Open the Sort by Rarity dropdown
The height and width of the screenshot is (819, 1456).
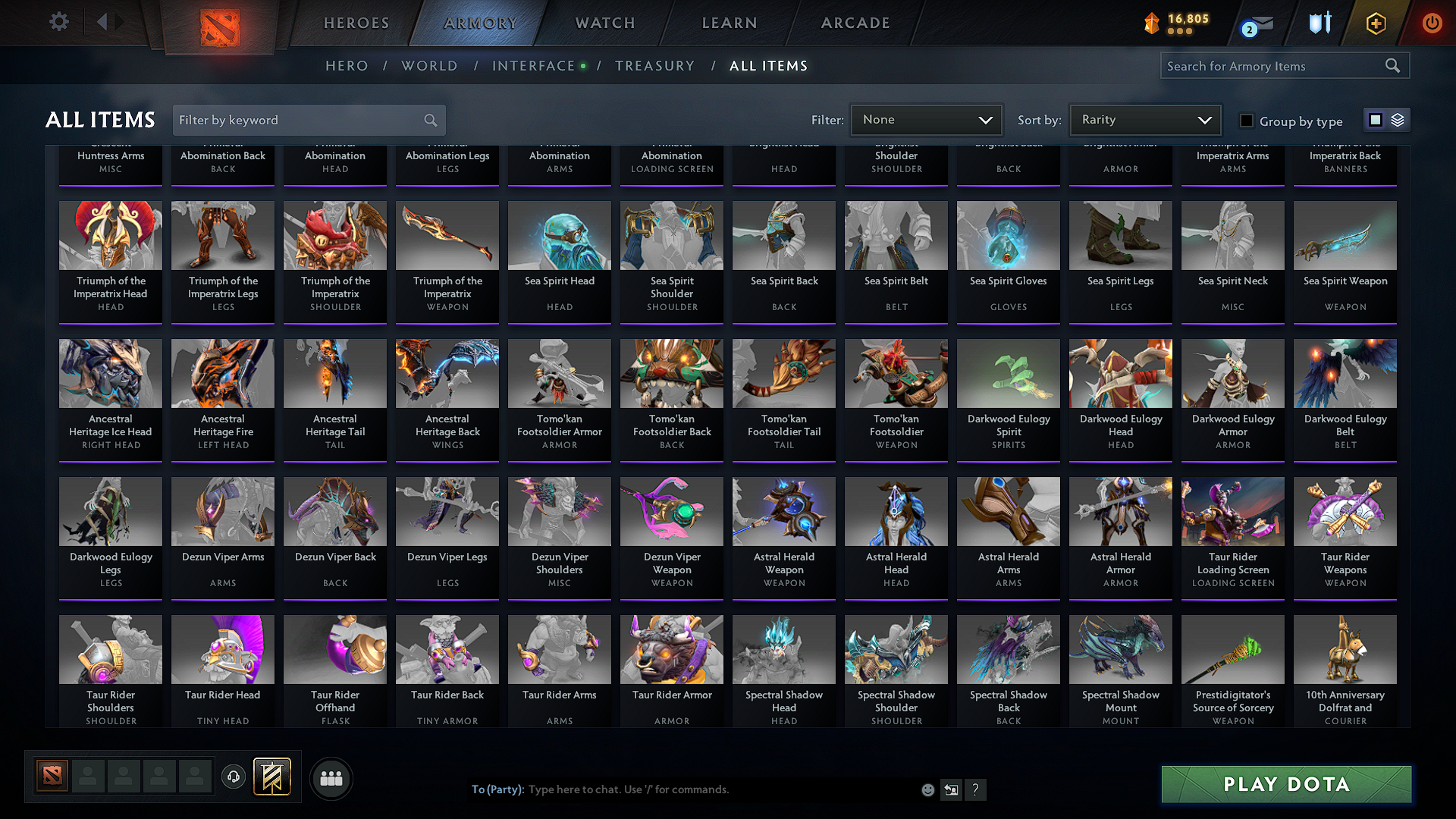[1144, 119]
